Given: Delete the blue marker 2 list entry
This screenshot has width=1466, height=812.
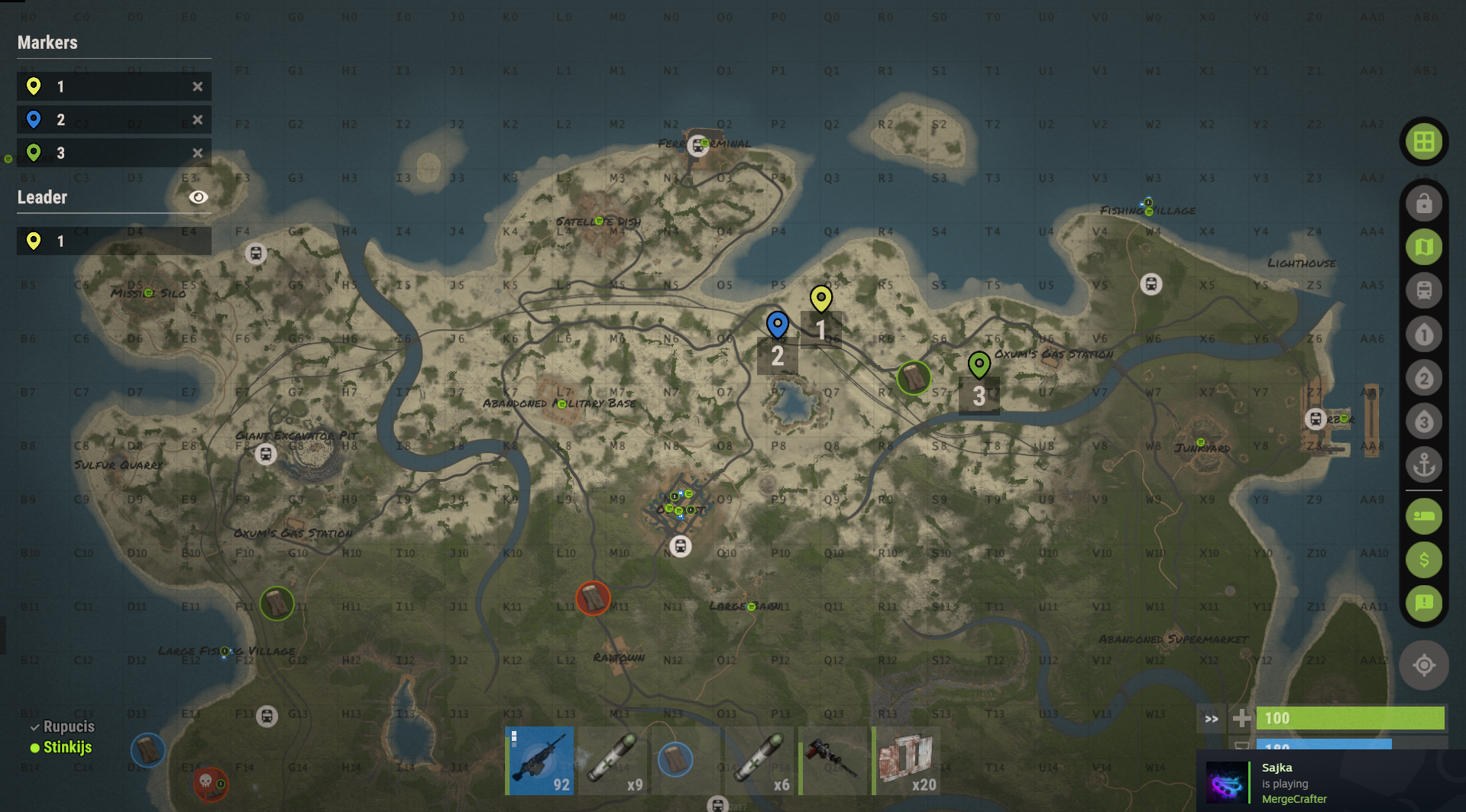Looking at the screenshot, I should [198, 120].
